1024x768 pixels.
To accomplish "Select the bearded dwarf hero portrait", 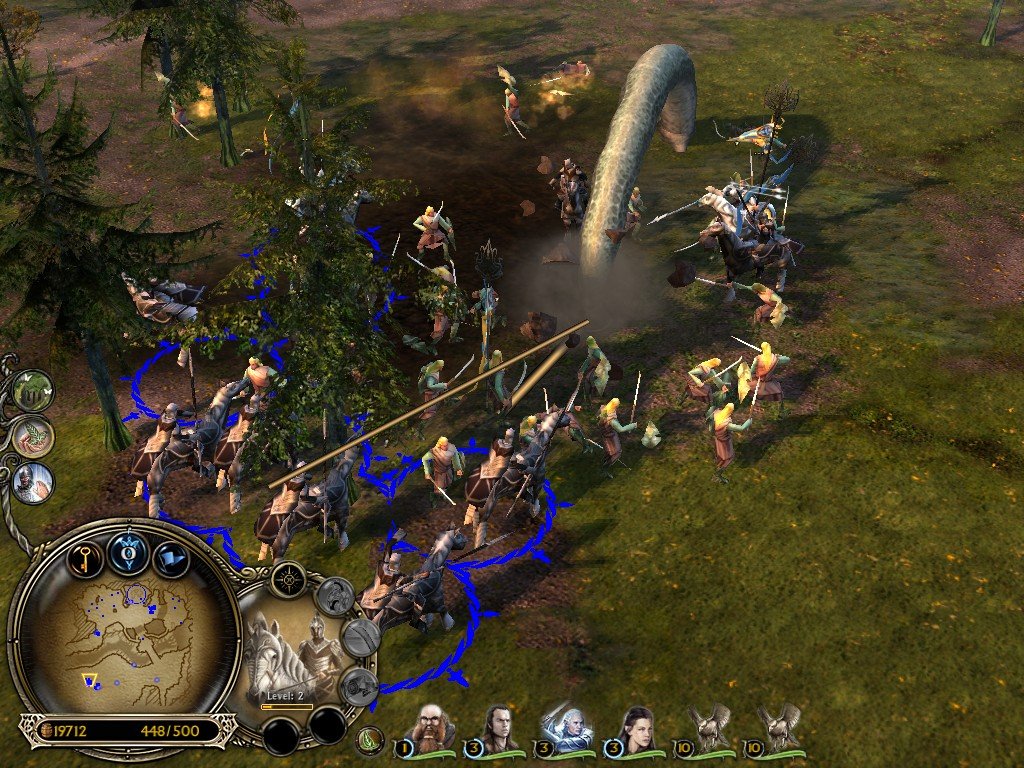I will click(433, 728).
